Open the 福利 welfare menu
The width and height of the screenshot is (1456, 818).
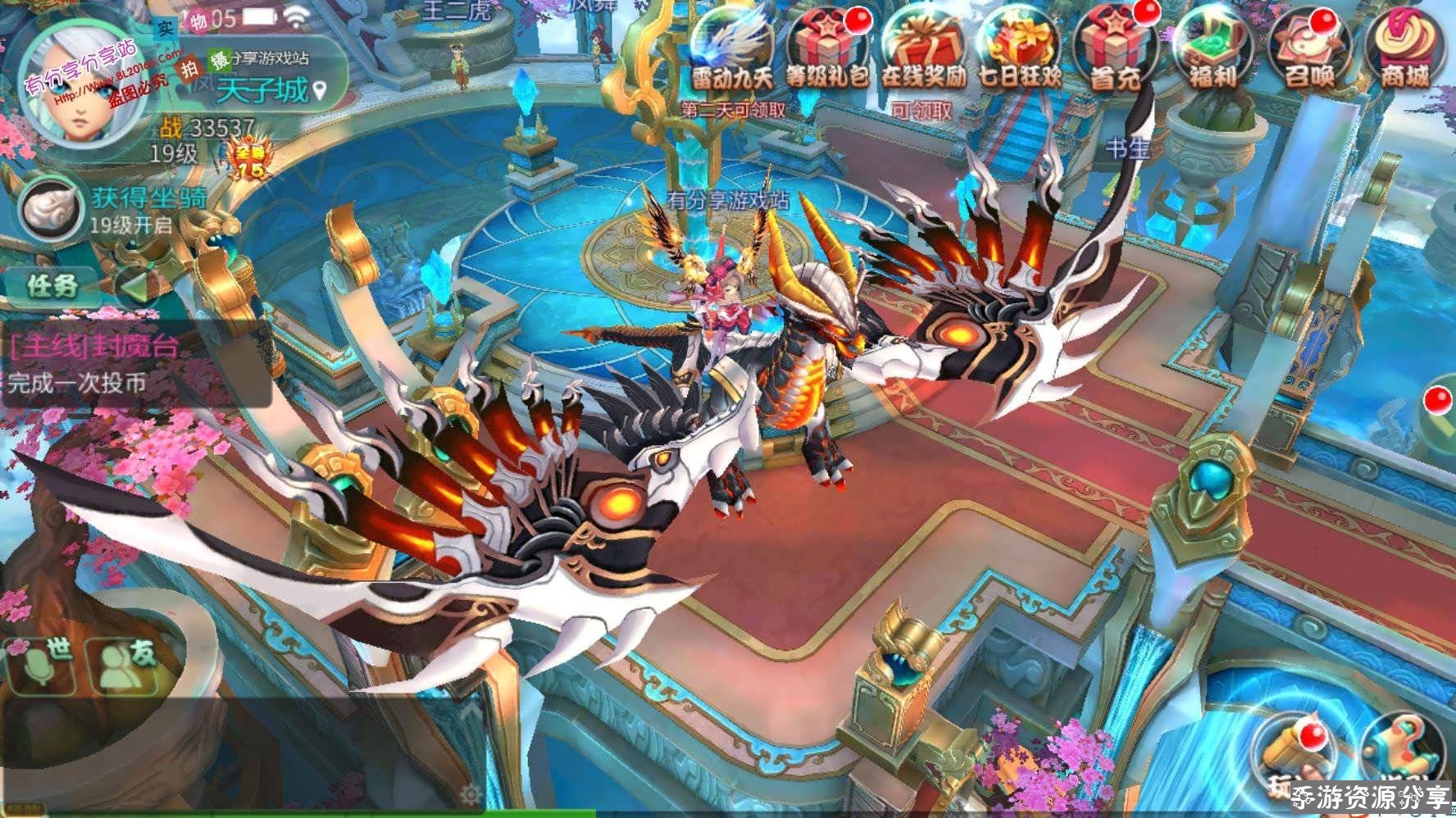(x=1213, y=48)
